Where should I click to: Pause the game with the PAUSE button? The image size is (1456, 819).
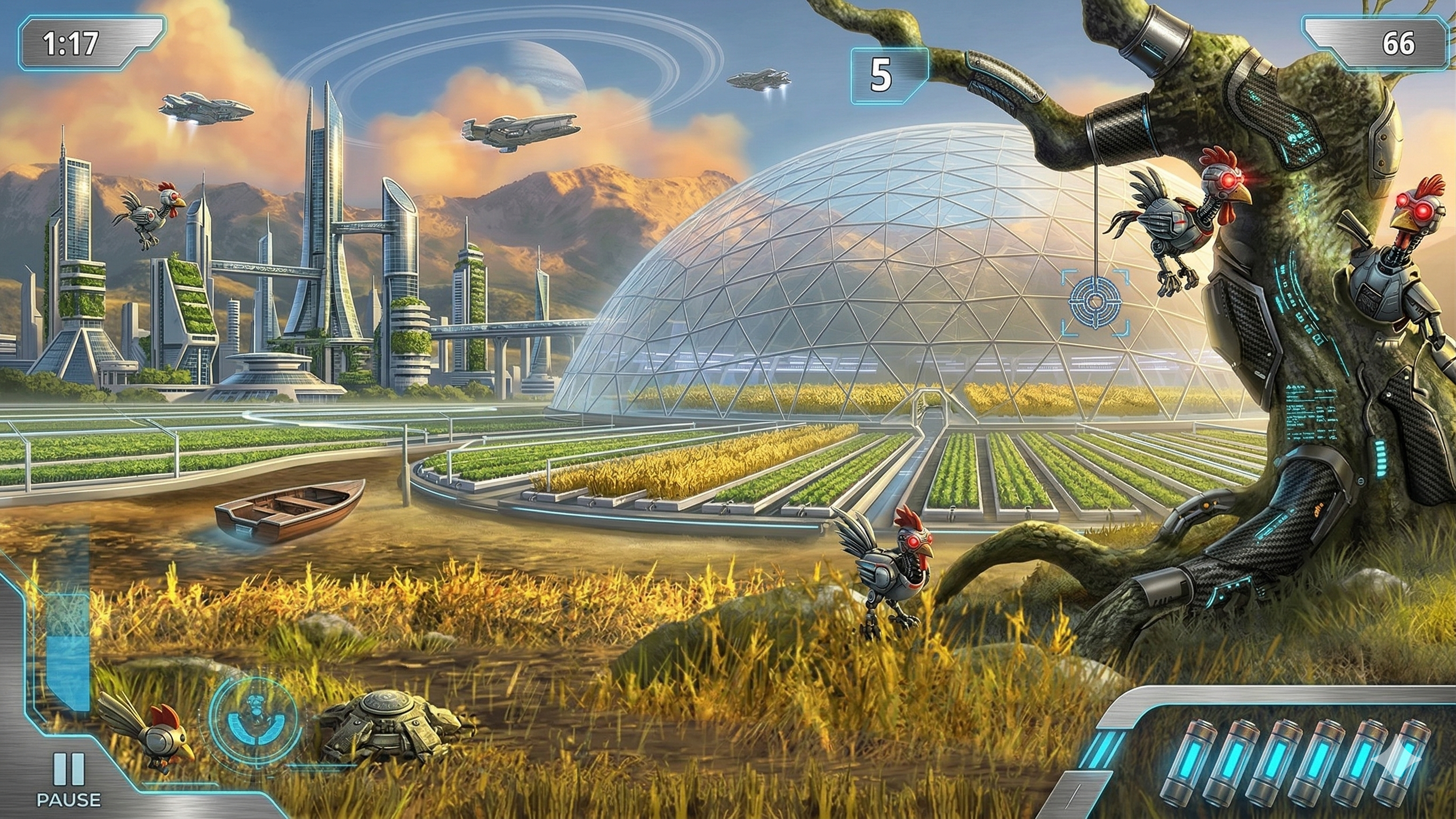[69, 778]
